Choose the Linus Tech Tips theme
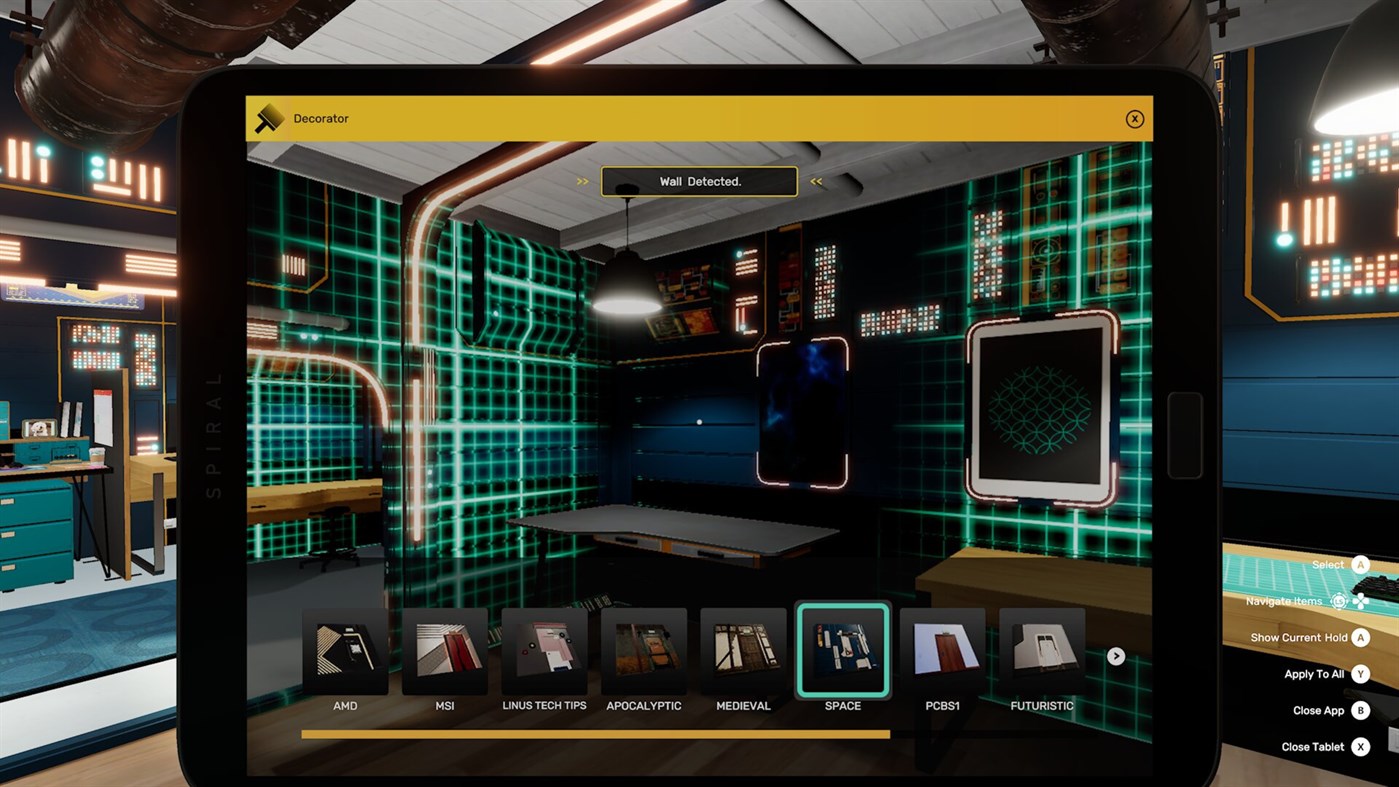This screenshot has height=787, width=1399. (544, 649)
